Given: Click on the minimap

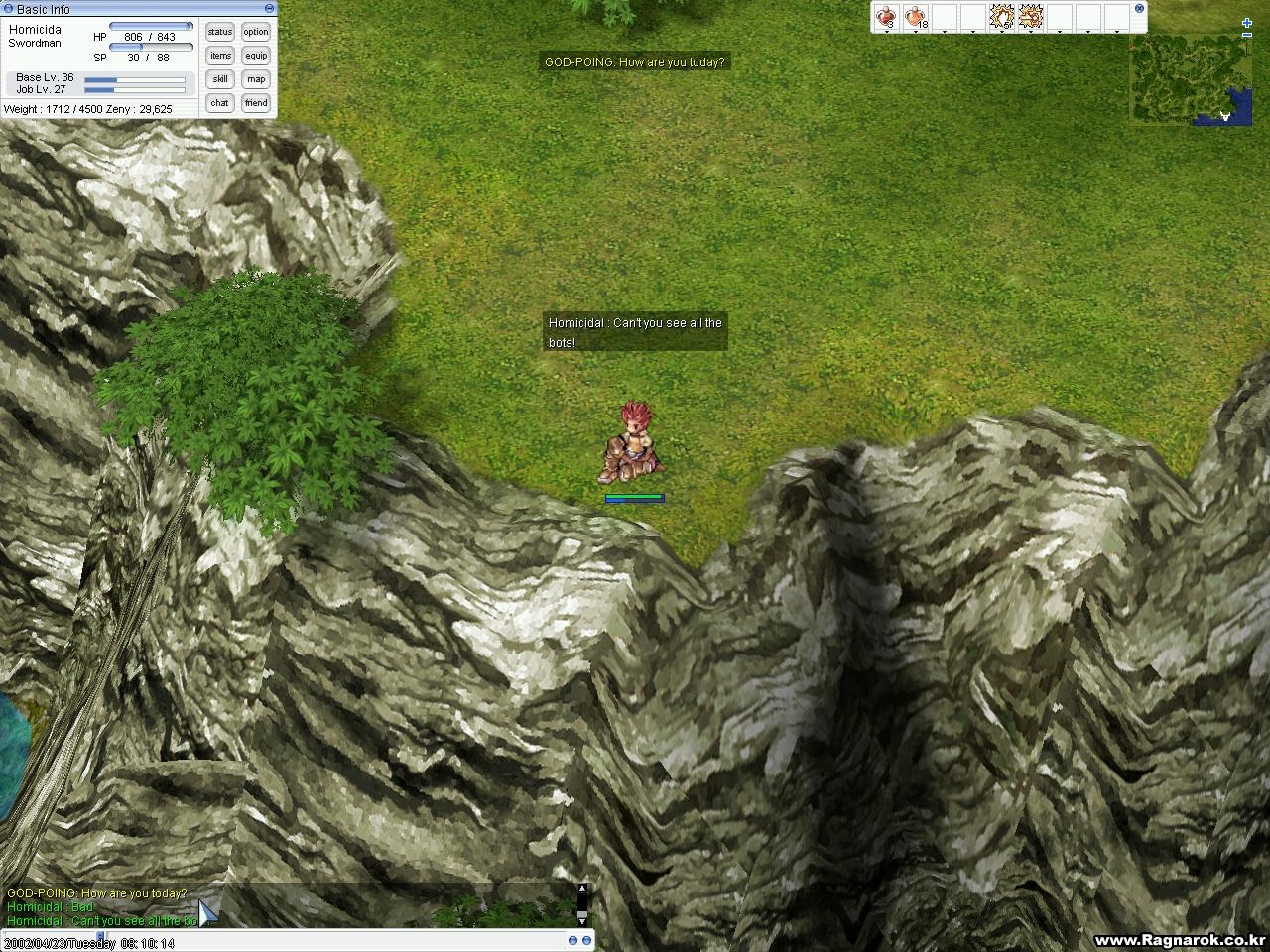Looking at the screenshot, I should [x=1181, y=79].
